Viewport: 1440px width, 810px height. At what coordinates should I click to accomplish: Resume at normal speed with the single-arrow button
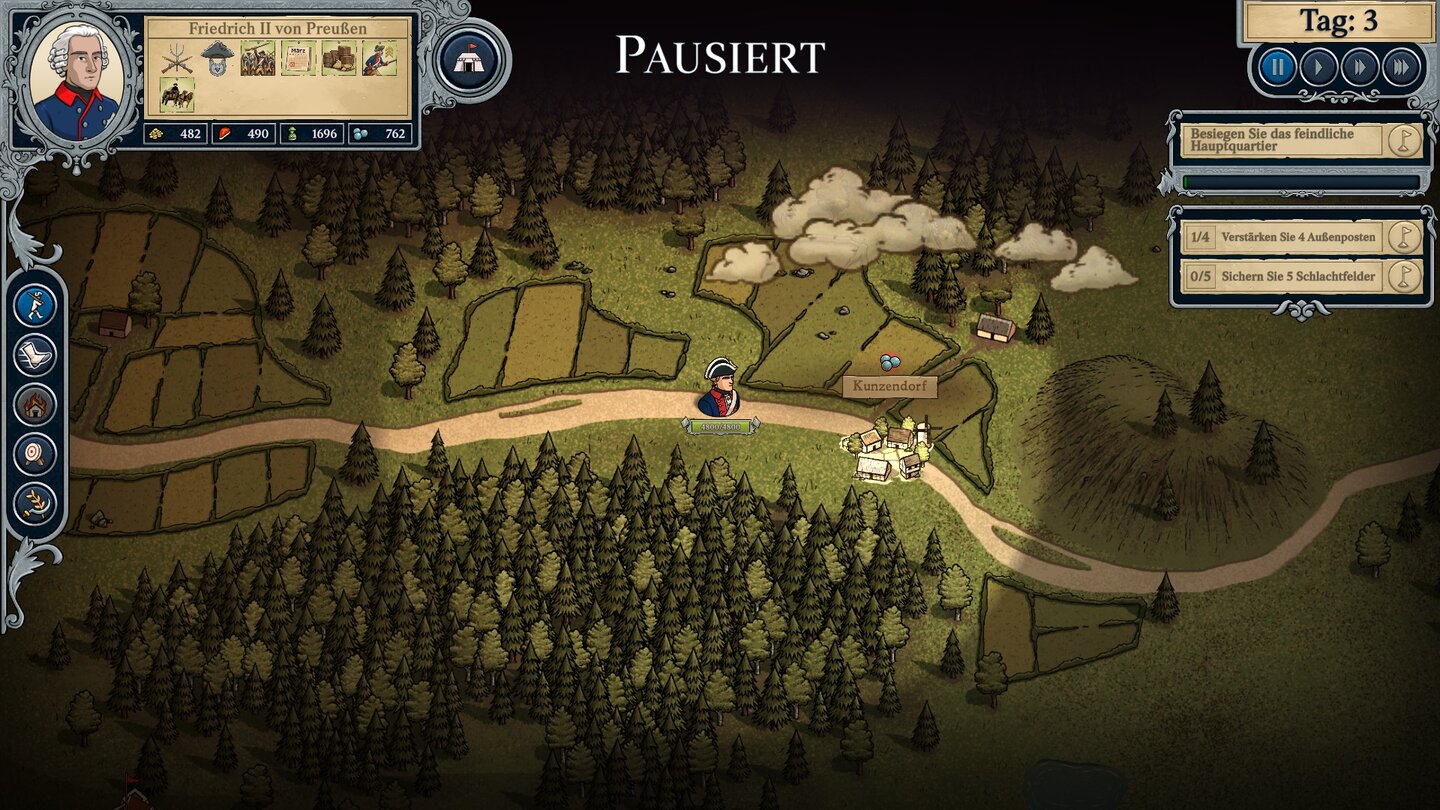tap(1319, 68)
